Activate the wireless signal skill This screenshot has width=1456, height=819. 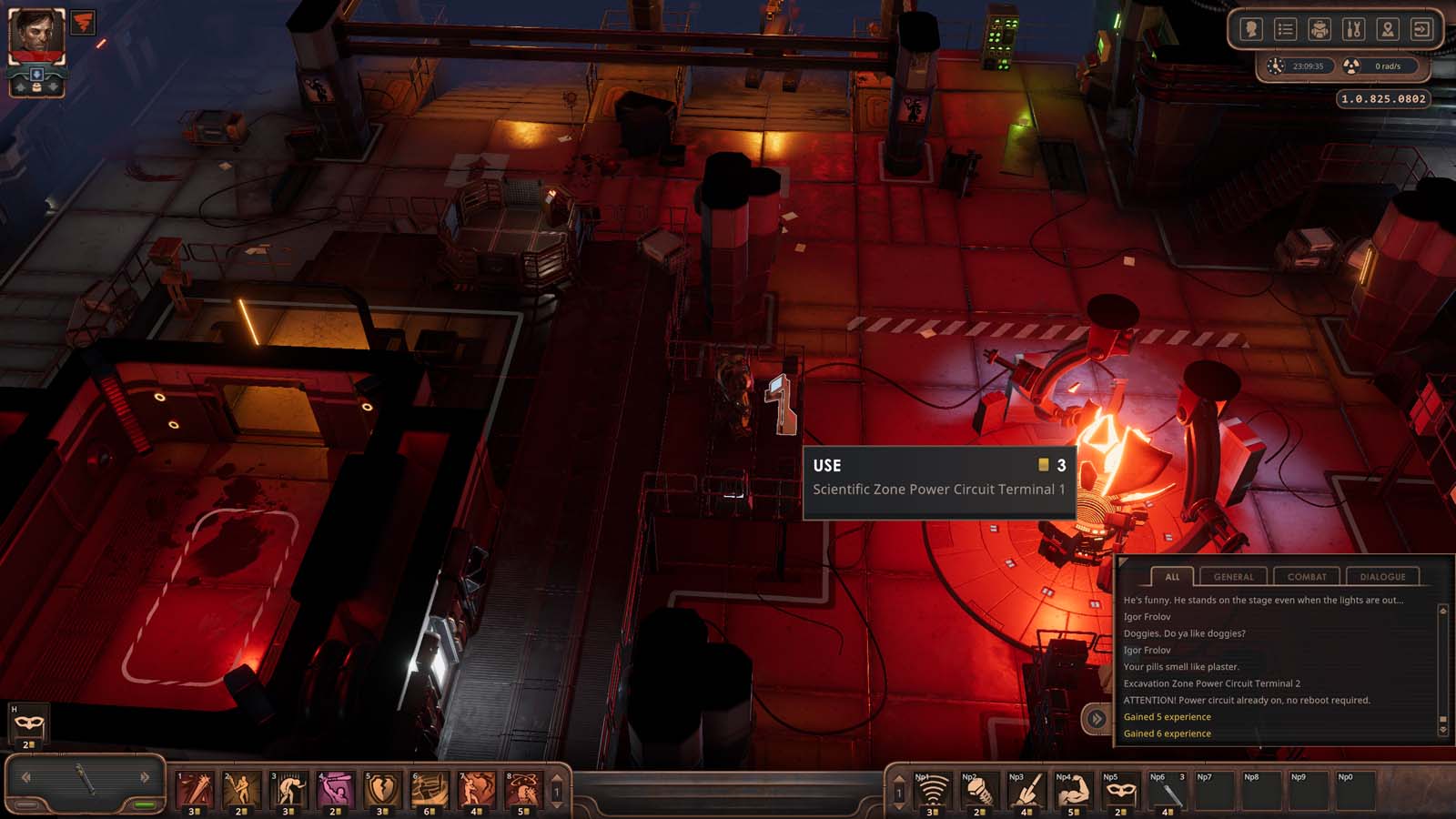click(931, 790)
